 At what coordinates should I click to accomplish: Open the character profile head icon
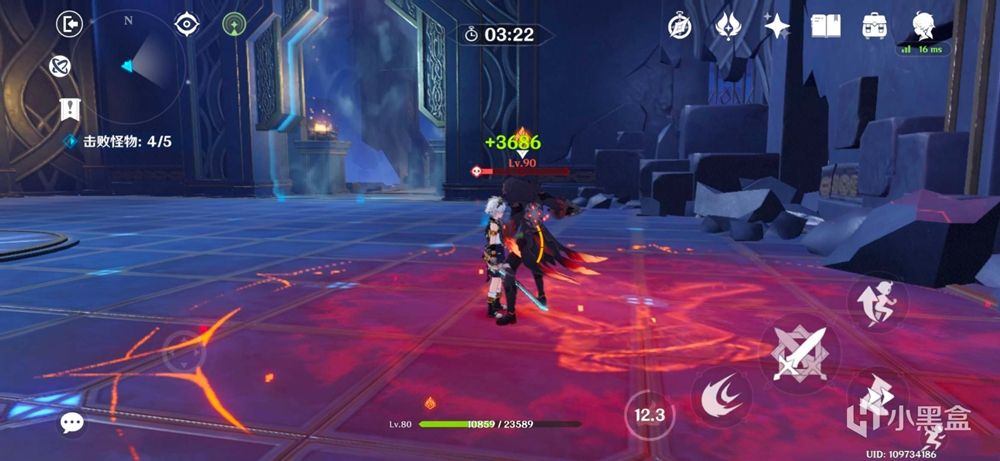point(923,27)
